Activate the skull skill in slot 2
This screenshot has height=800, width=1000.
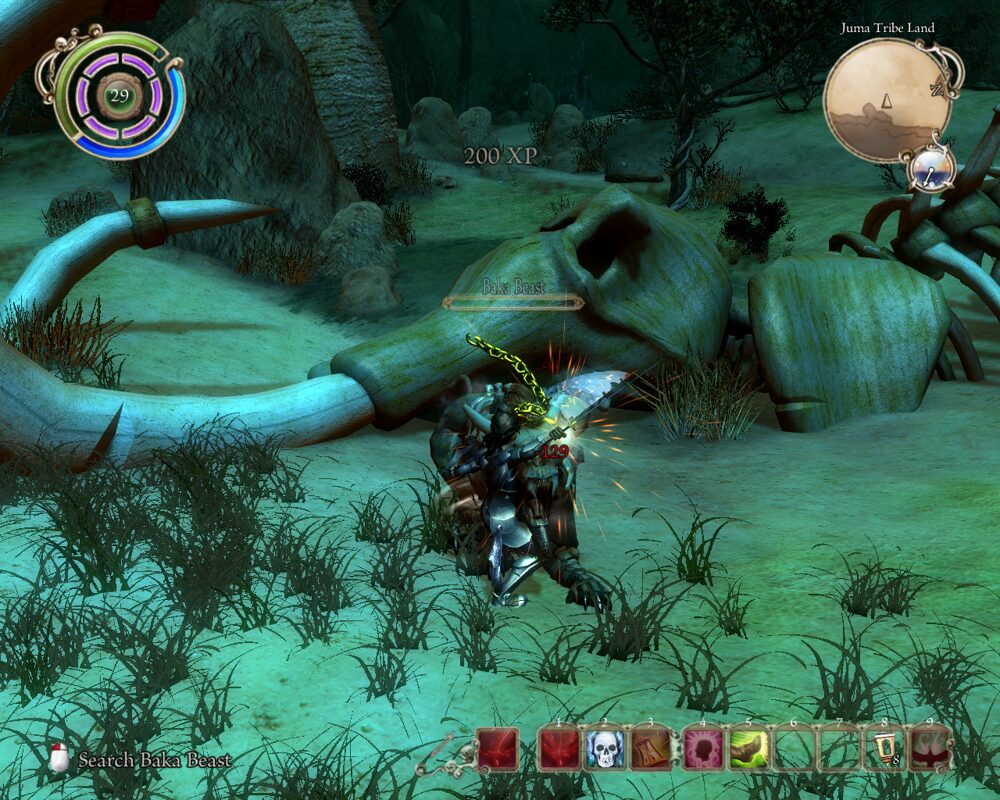point(604,747)
